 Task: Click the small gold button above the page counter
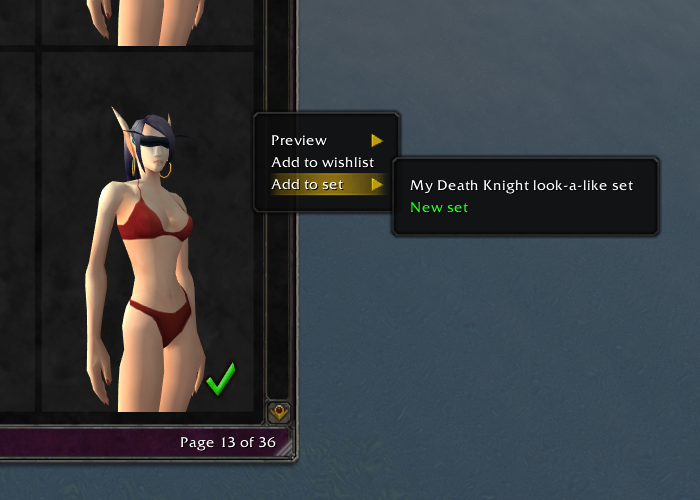point(279,410)
